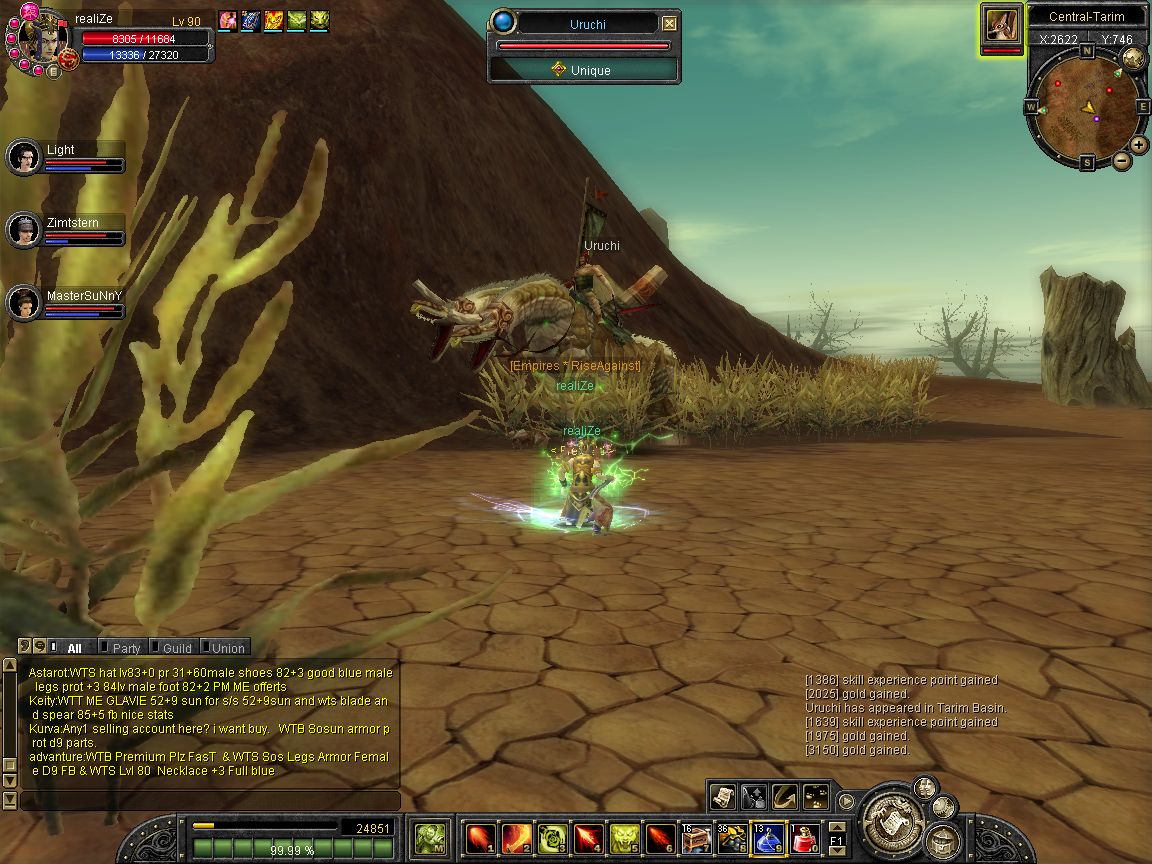
Task: Open the Union chat tab
Action: click(x=225, y=648)
